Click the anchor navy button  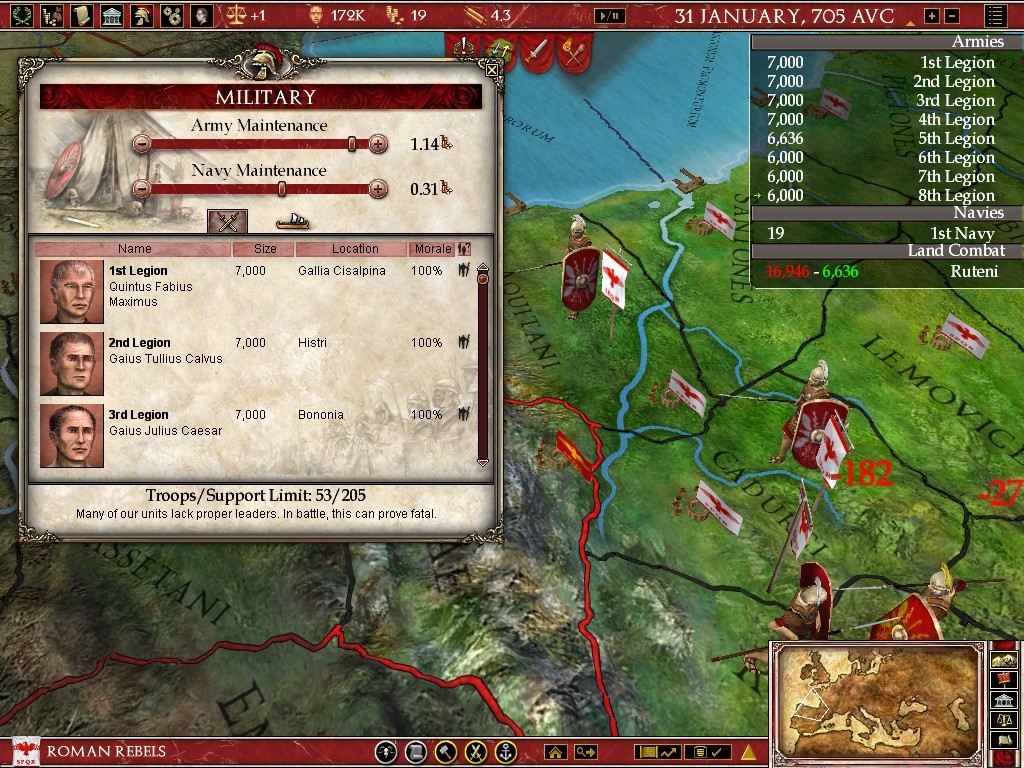pyautogui.click(x=507, y=752)
